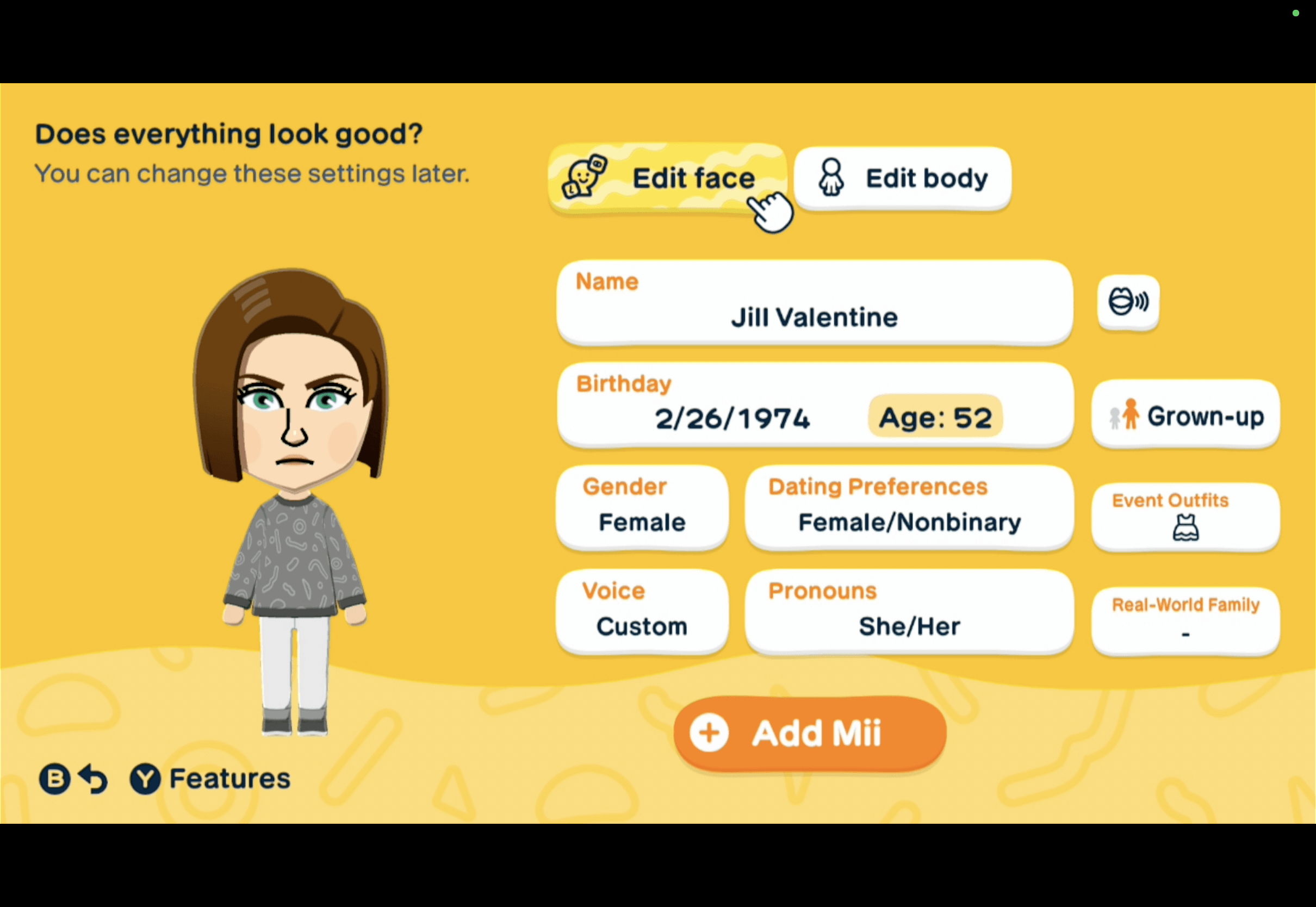Switch Voice from Custom
The image size is (1316, 907).
(642, 612)
